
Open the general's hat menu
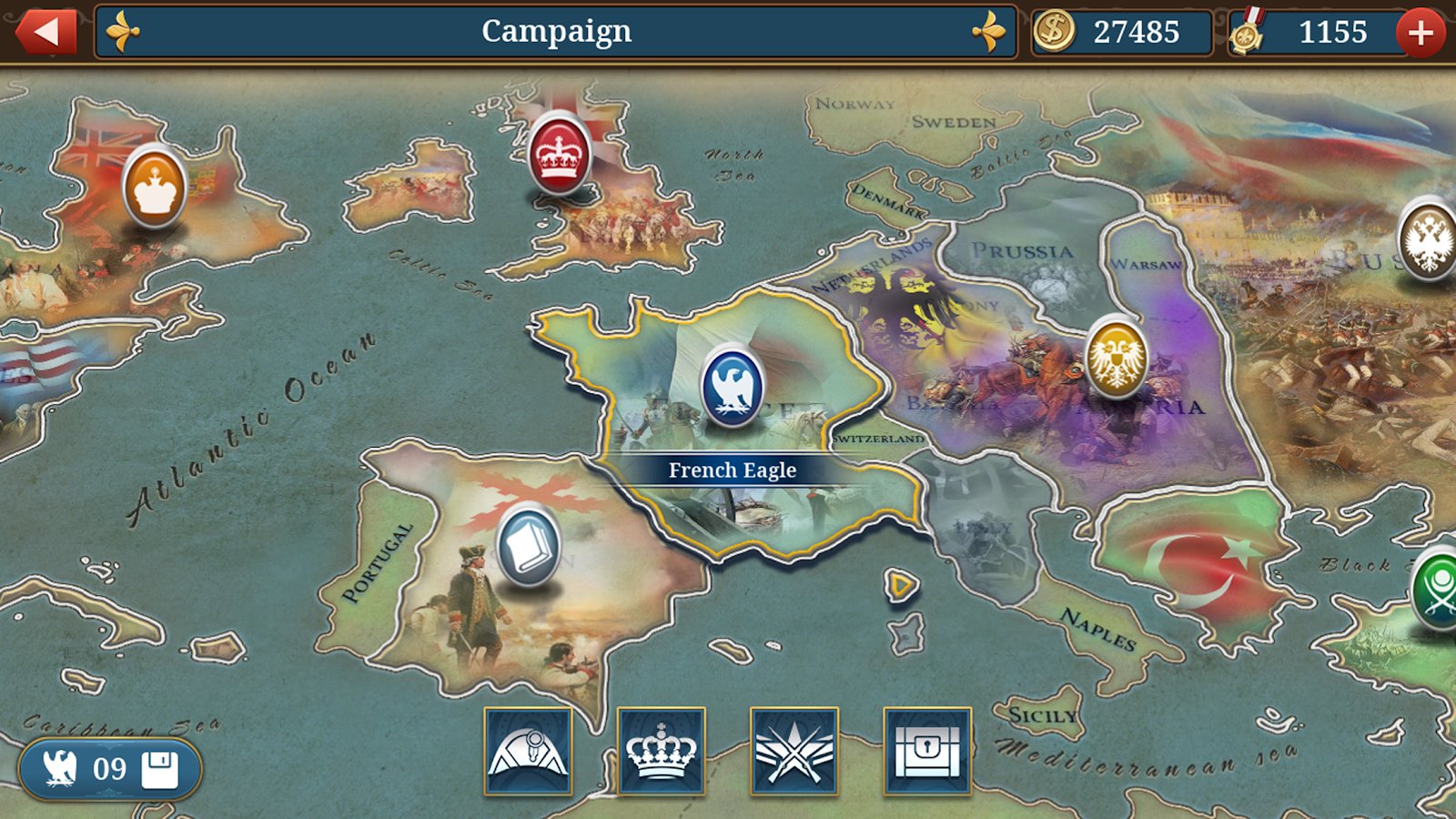tap(528, 752)
